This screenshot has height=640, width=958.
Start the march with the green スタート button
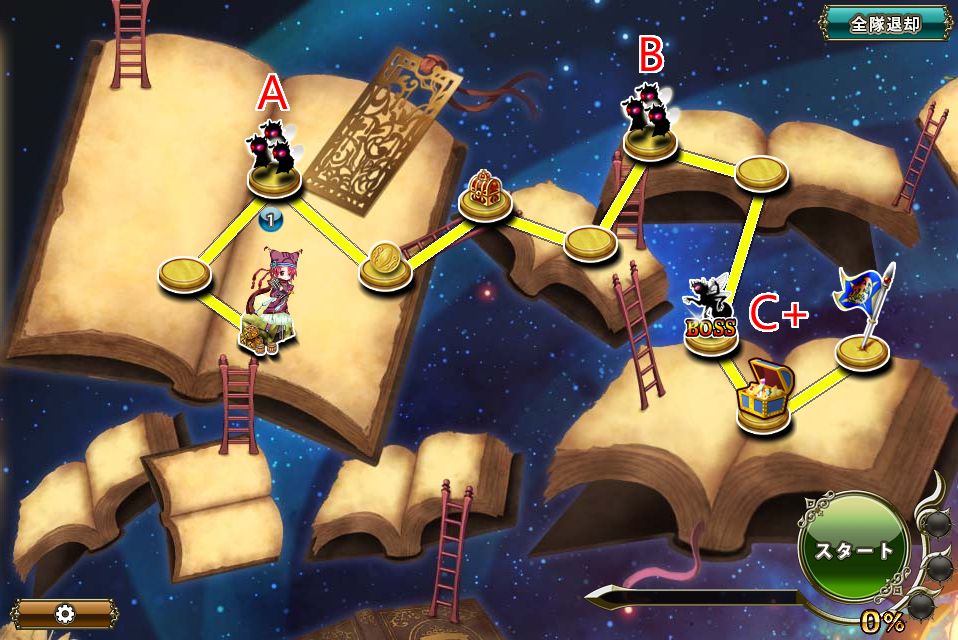click(x=853, y=549)
